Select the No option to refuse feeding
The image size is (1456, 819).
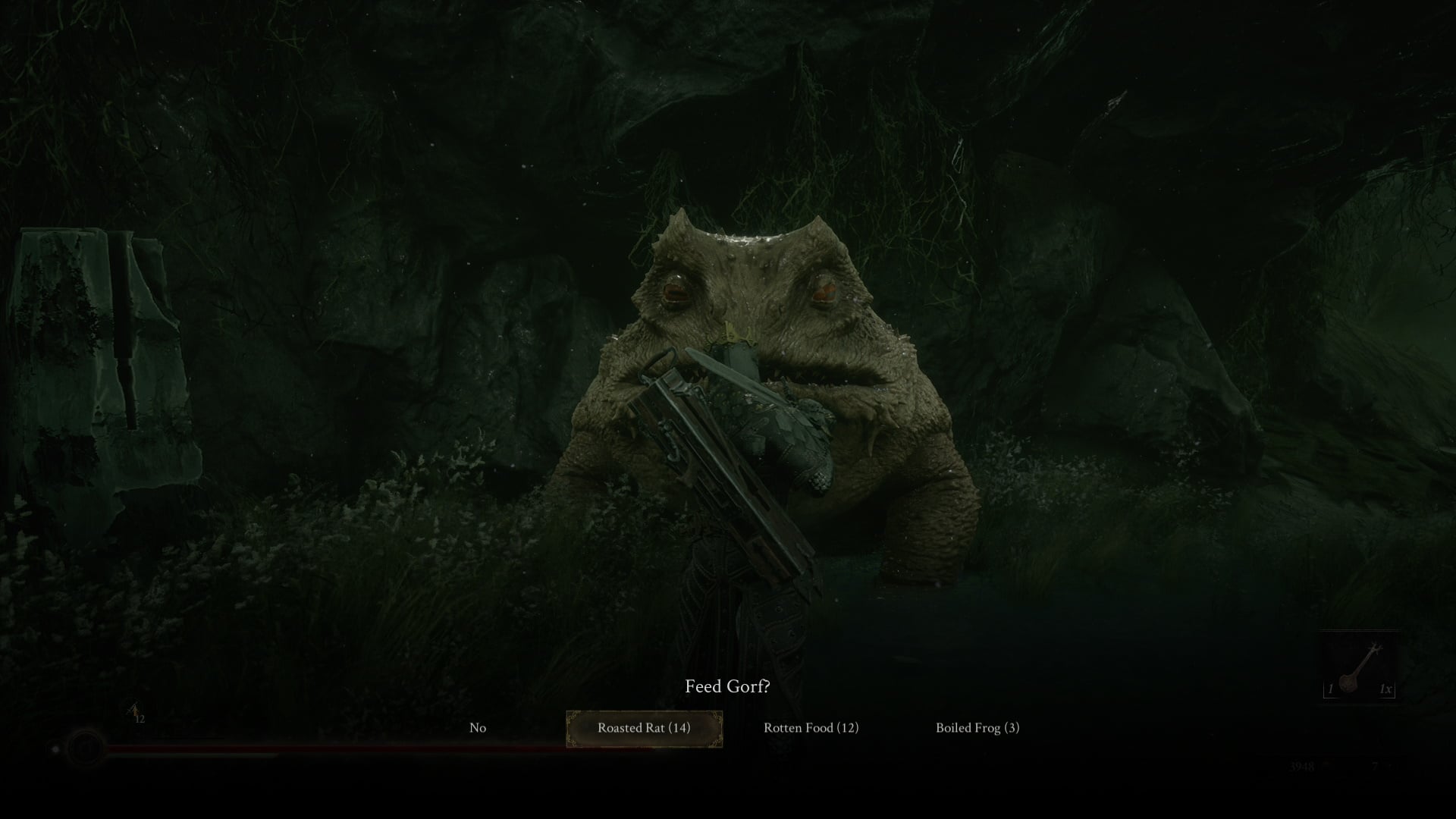point(477,726)
